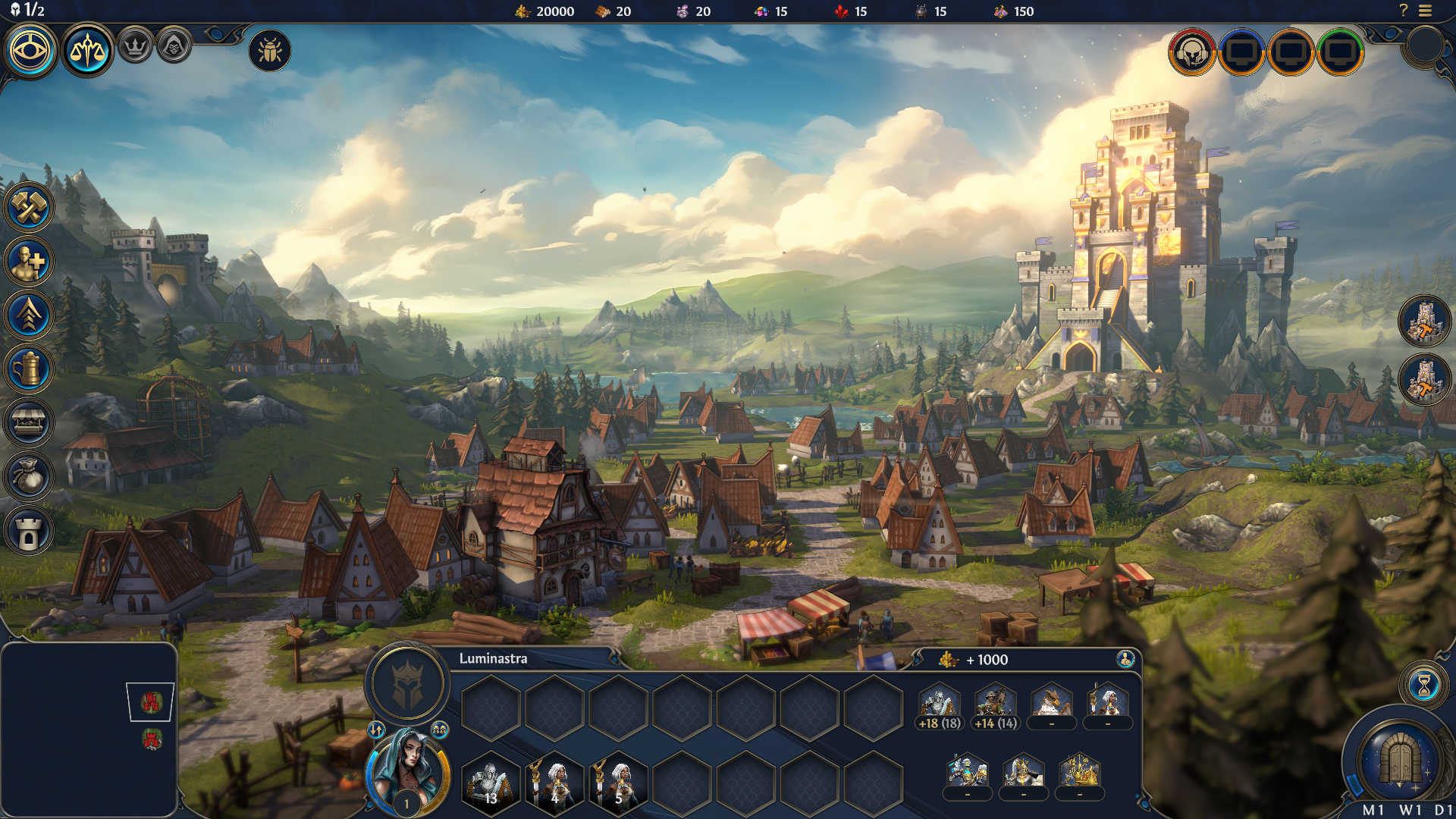
Task: Click the red player avatar icon
Action: (1192, 52)
